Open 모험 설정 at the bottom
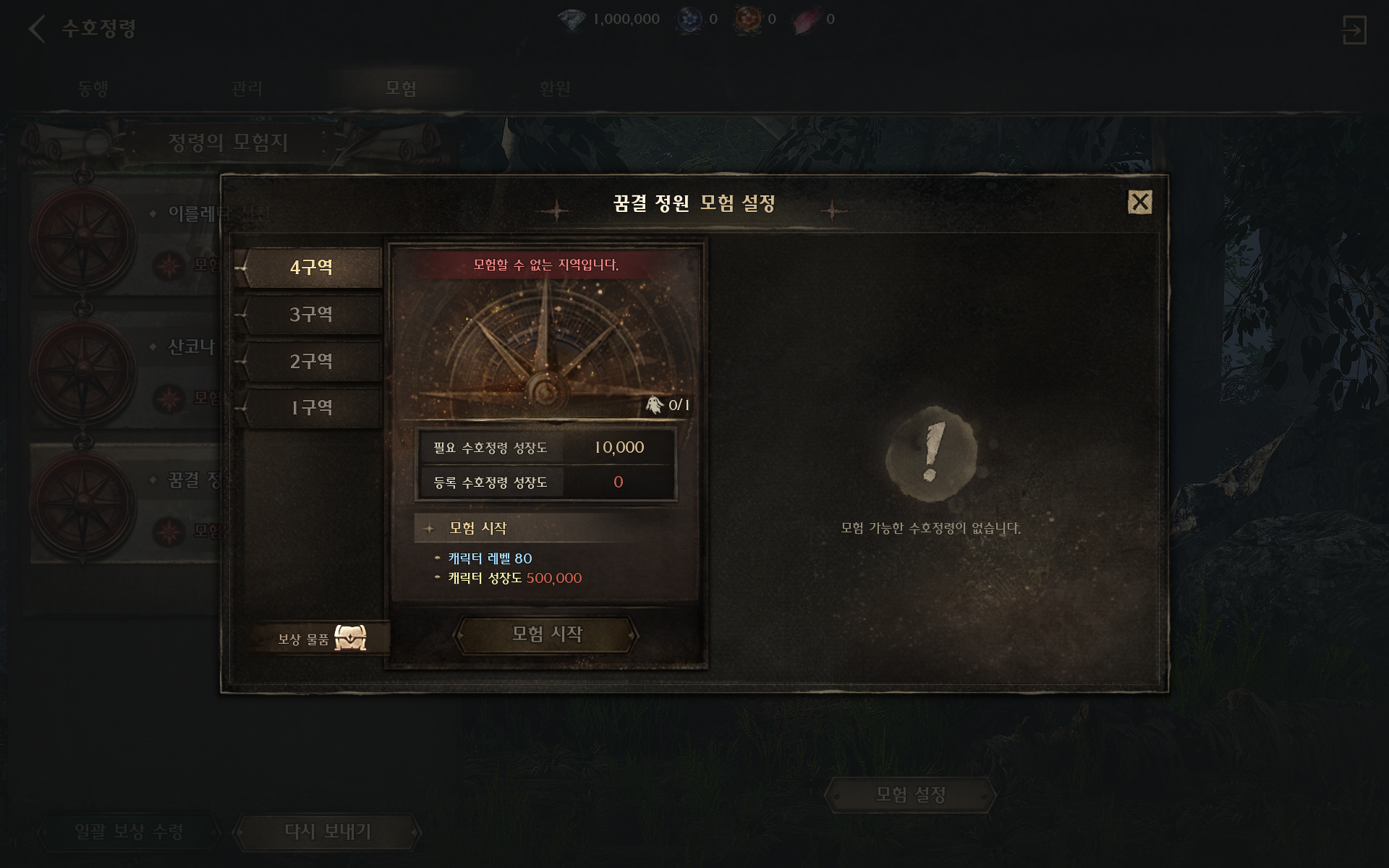The width and height of the screenshot is (1389, 868). pos(910,795)
